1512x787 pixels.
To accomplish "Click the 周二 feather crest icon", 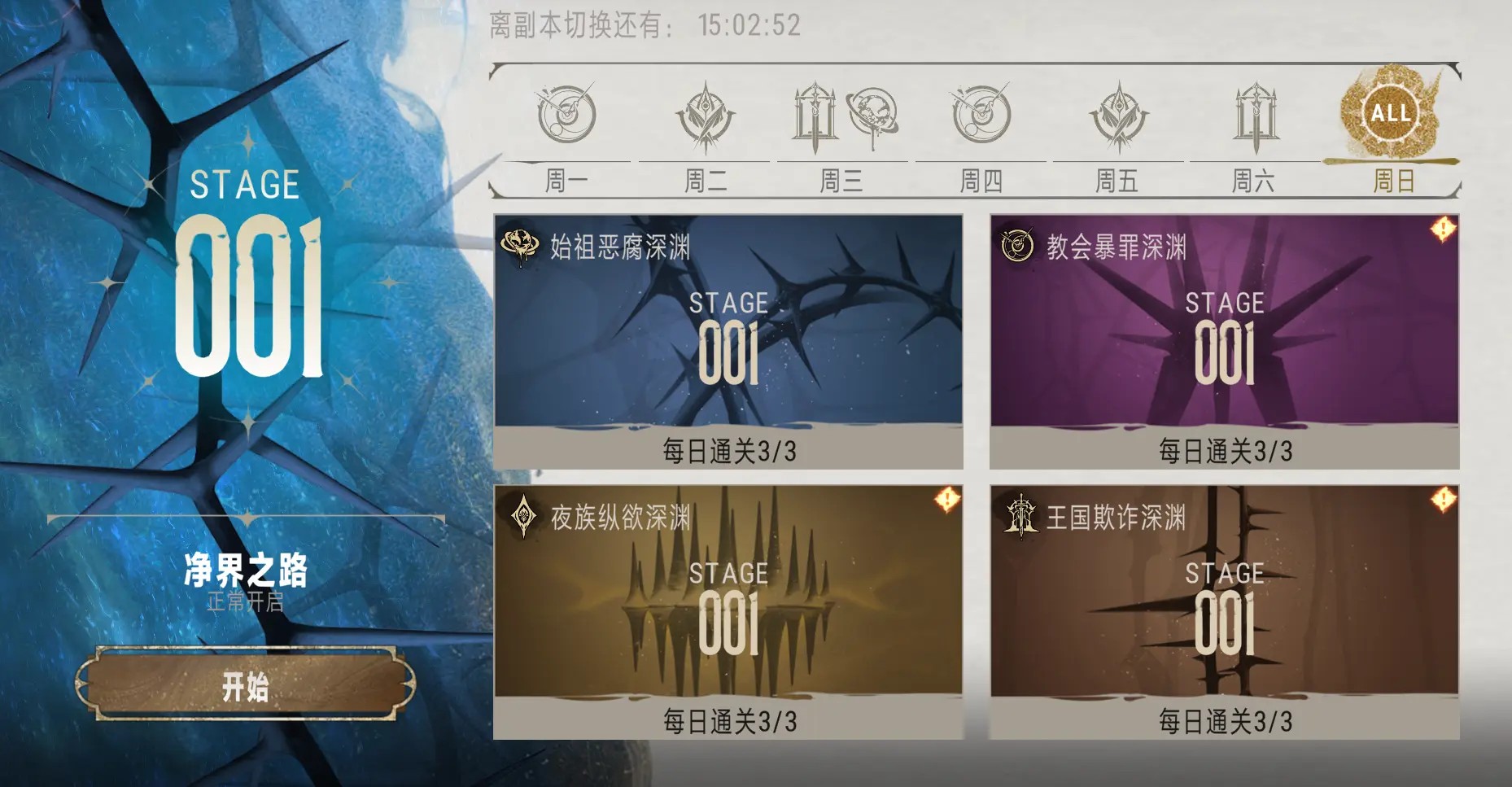I will point(706,116).
